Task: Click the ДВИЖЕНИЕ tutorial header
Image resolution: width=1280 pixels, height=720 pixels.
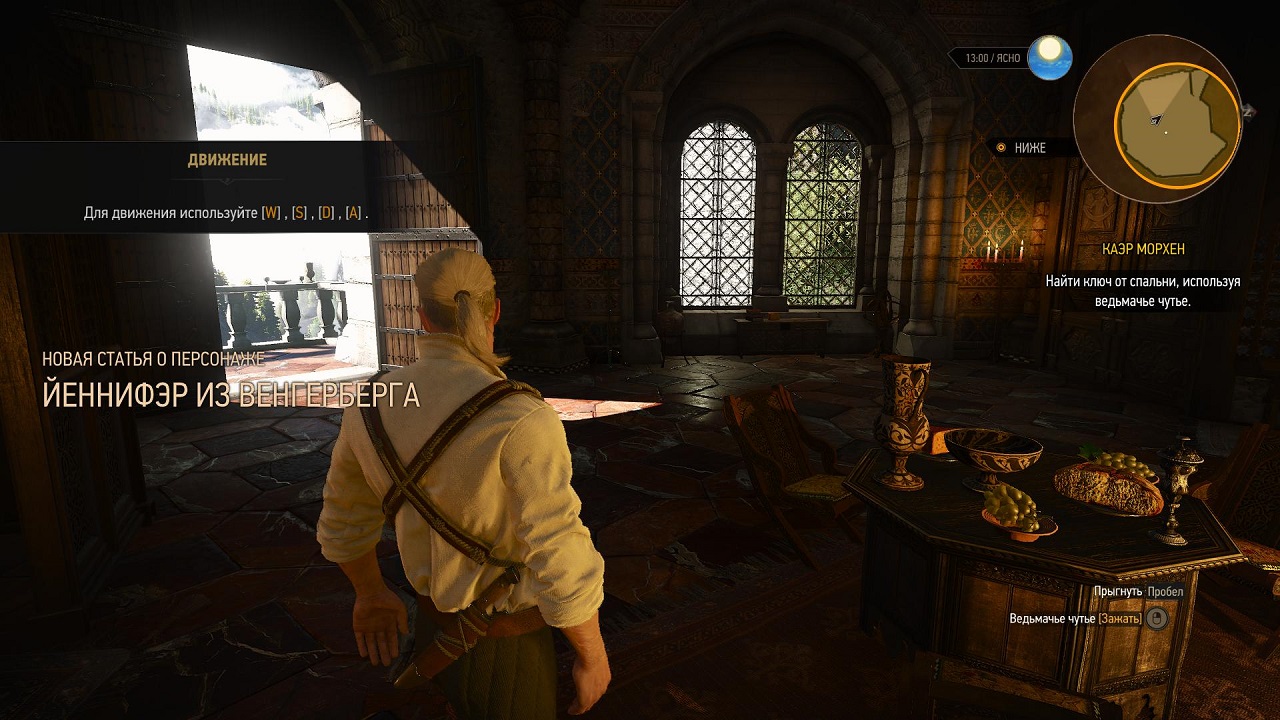Action: point(226,161)
